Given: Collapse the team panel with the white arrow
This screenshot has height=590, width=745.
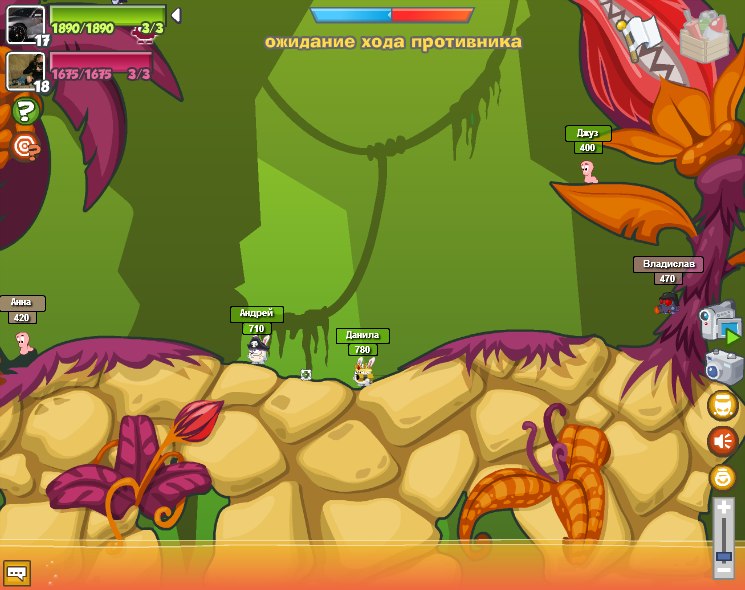Looking at the screenshot, I should coord(176,15).
